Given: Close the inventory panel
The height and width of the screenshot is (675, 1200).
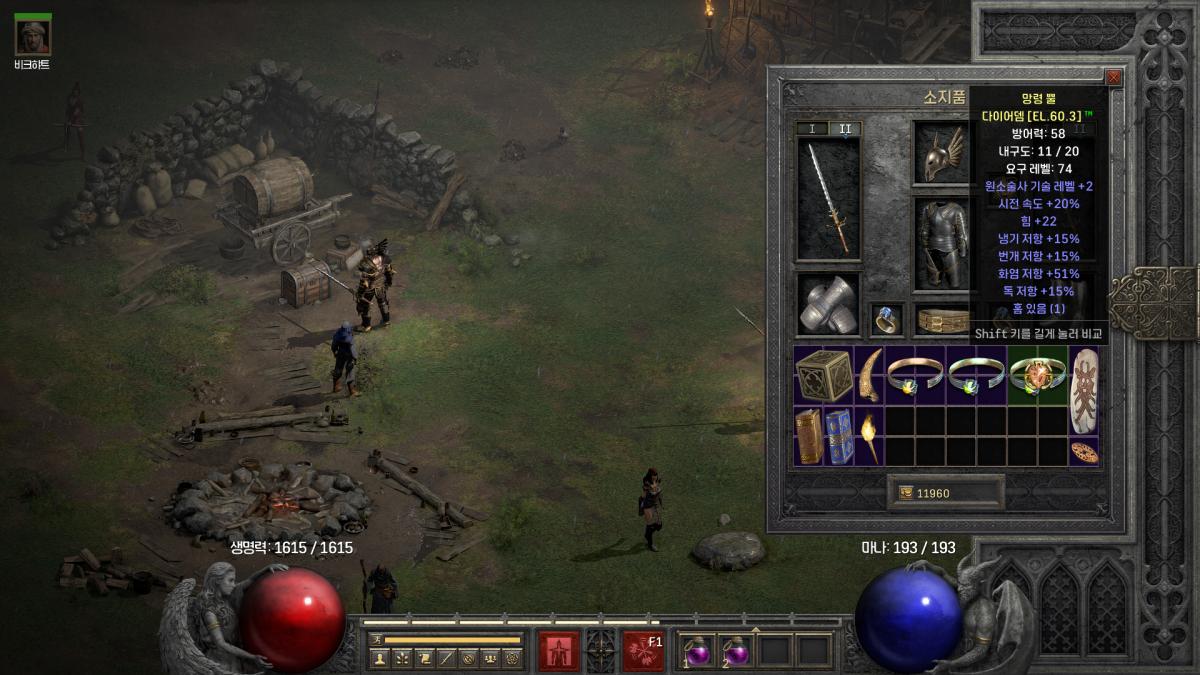Looking at the screenshot, I should click(1113, 77).
